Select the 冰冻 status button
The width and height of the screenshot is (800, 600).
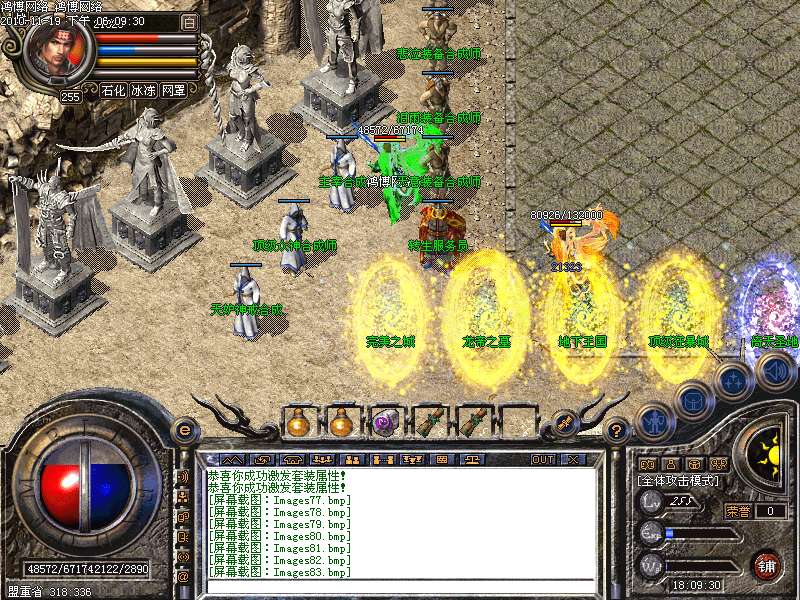pyautogui.click(x=143, y=90)
